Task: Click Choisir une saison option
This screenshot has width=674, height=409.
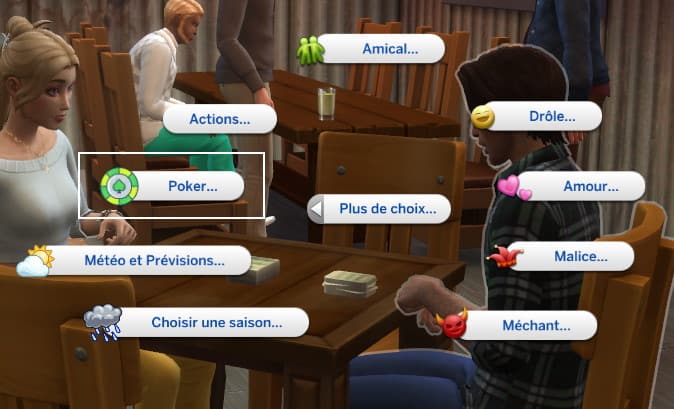Action: coord(215,322)
